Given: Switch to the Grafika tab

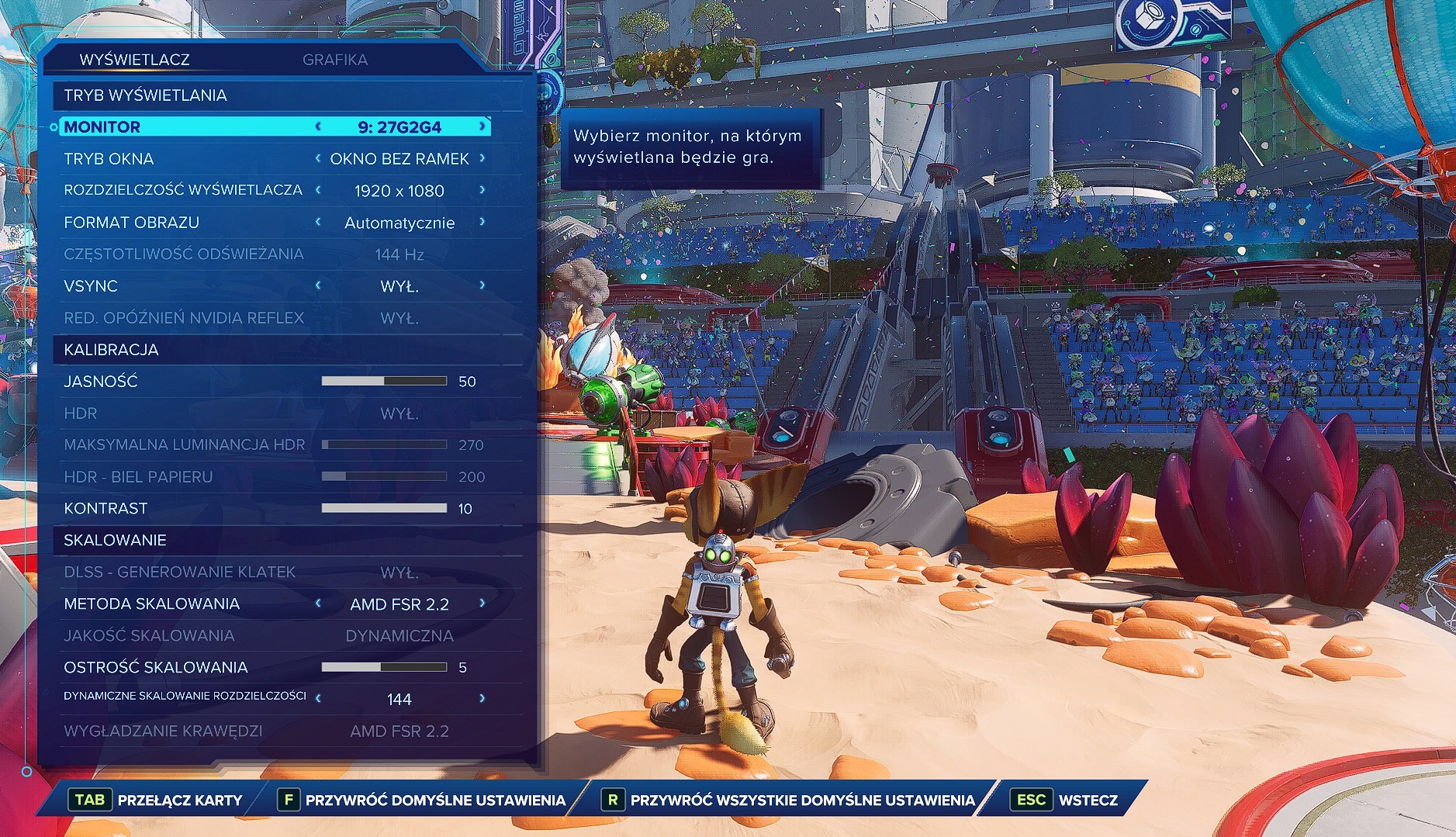Looking at the screenshot, I should pos(334,60).
